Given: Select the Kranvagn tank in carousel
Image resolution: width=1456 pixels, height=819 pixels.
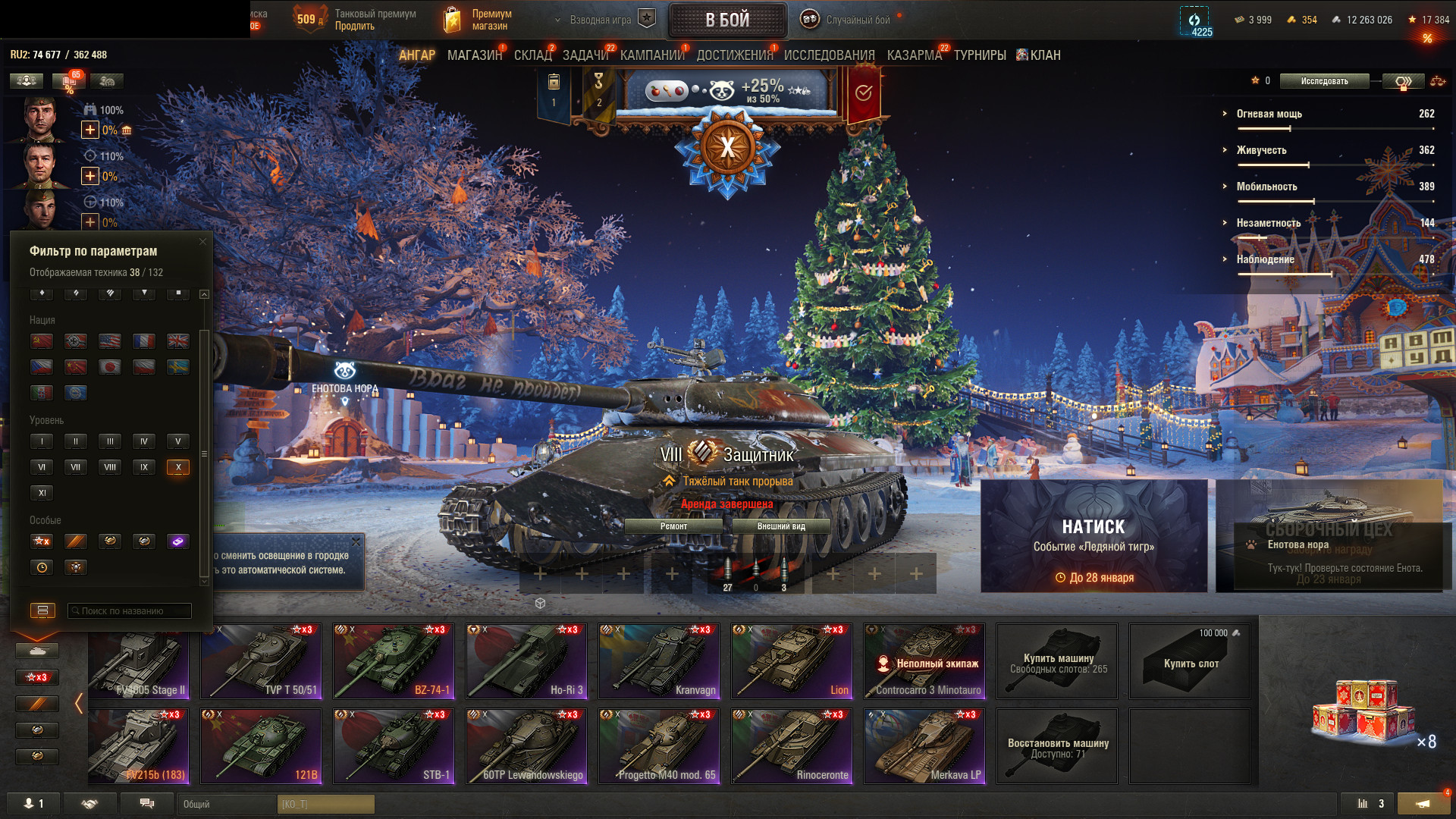Looking at the screenshot, I should tap(659, 661).
